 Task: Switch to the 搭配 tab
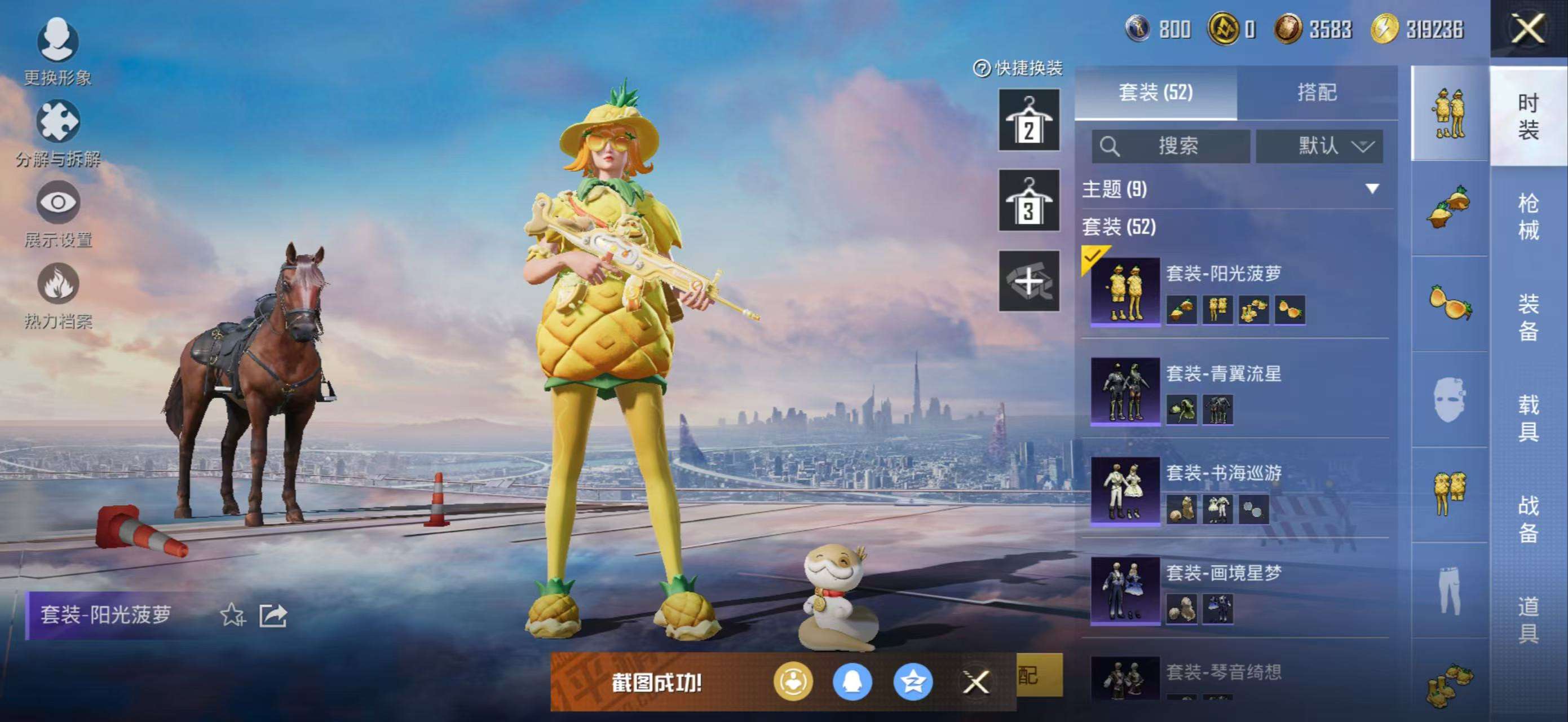(1317, 93)
